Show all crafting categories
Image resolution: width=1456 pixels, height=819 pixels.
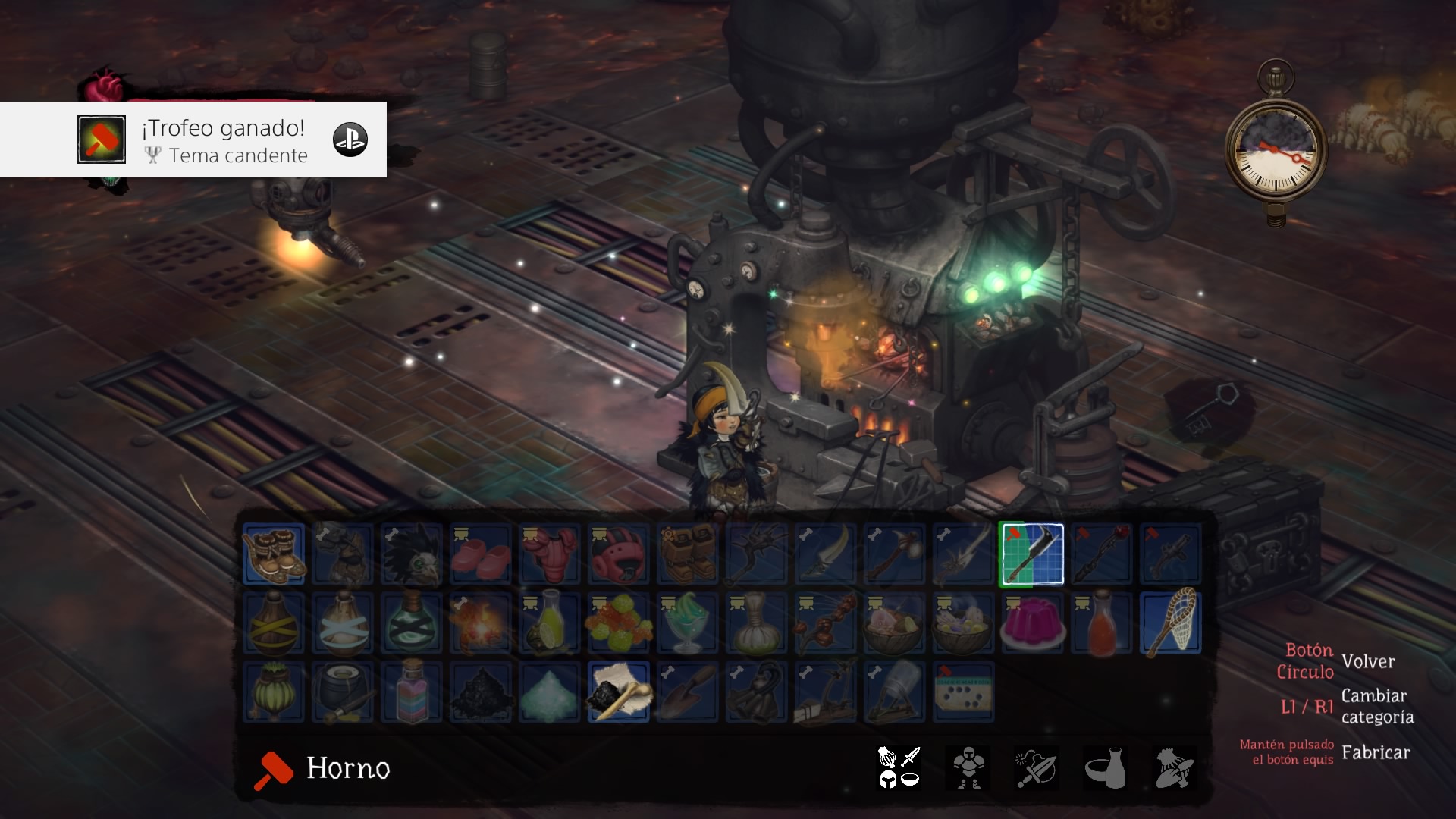(x=899, y=767)
